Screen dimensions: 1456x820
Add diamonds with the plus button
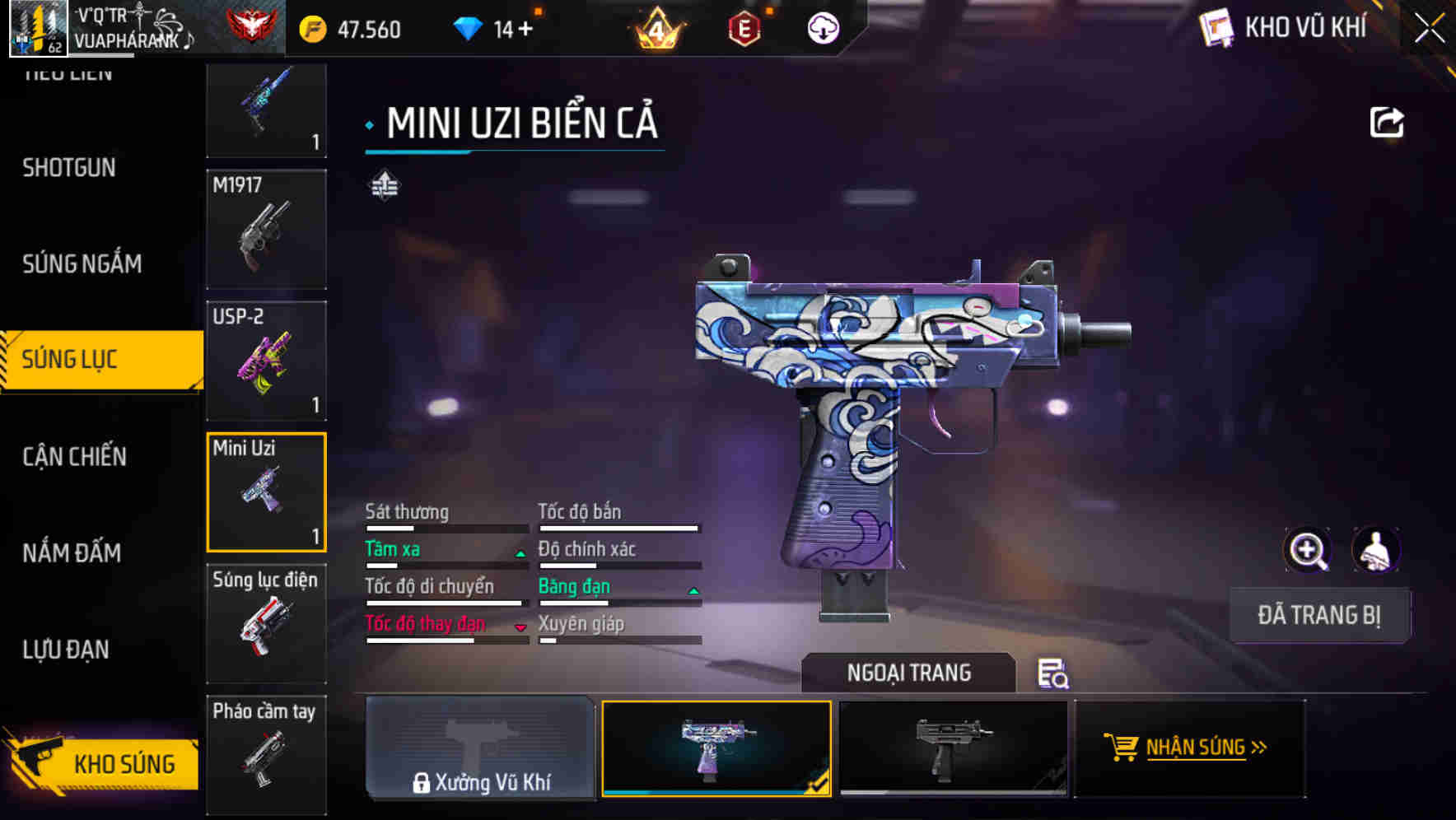(x=525, y=30)
